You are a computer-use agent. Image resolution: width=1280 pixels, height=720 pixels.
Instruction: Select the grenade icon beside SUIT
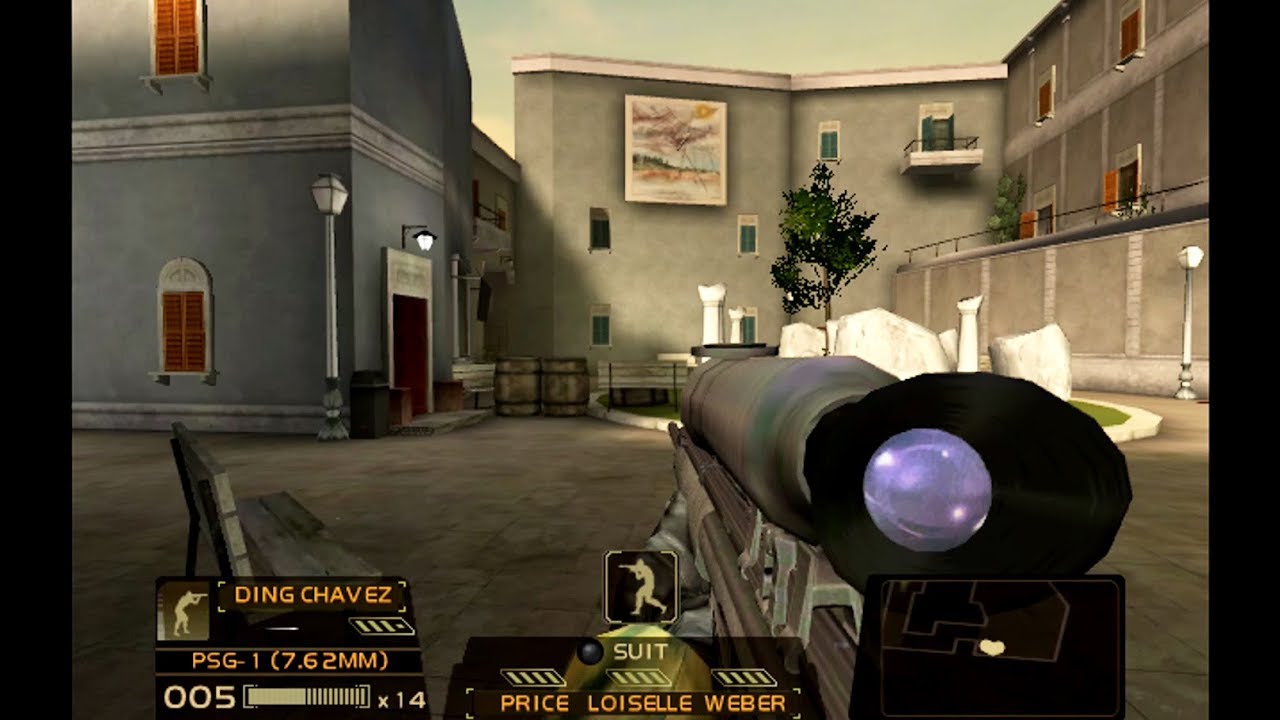pyautogui.click(x=591, y=653)
